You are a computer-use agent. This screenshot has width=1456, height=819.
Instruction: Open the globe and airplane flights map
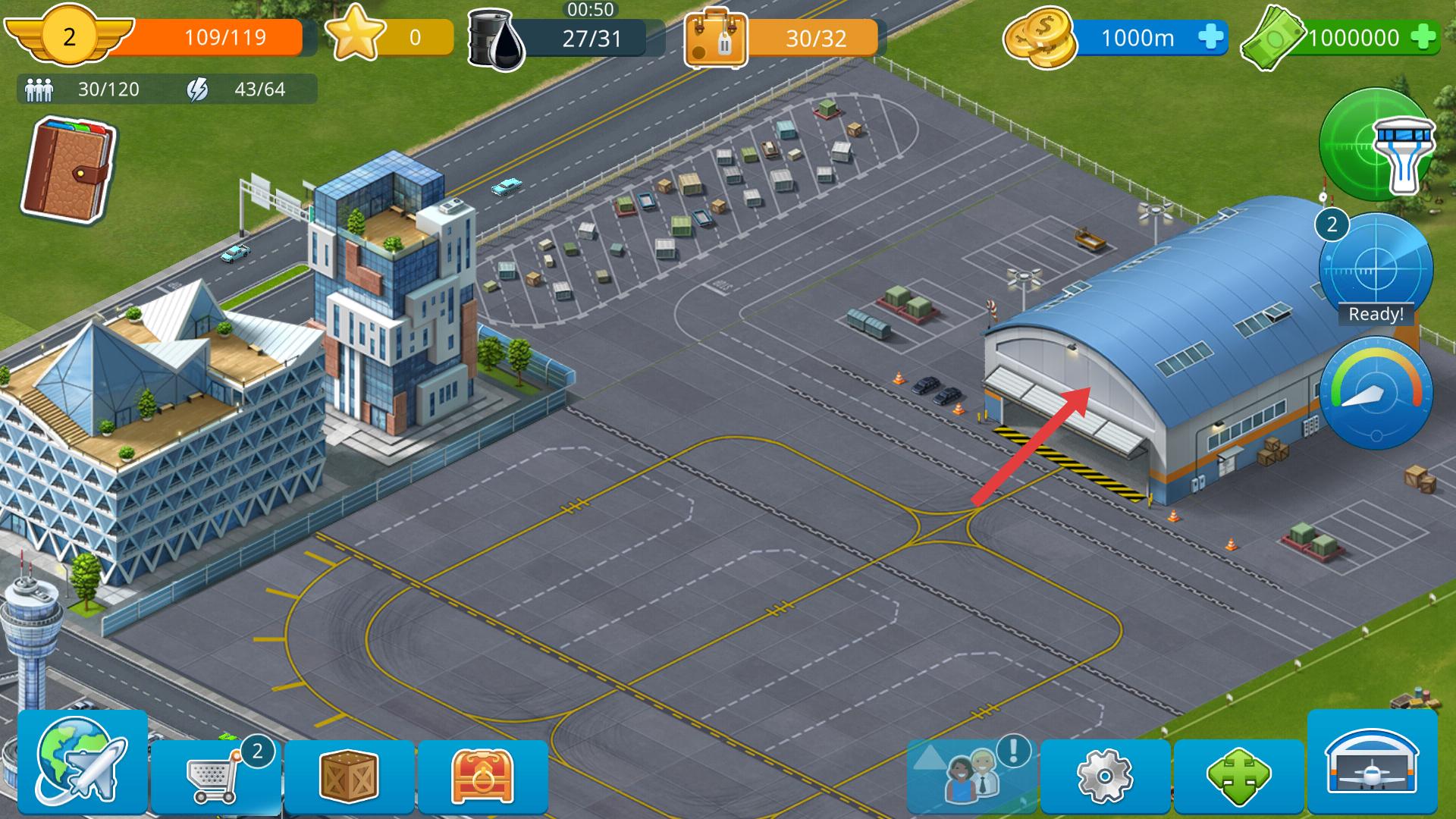(82, 762)
